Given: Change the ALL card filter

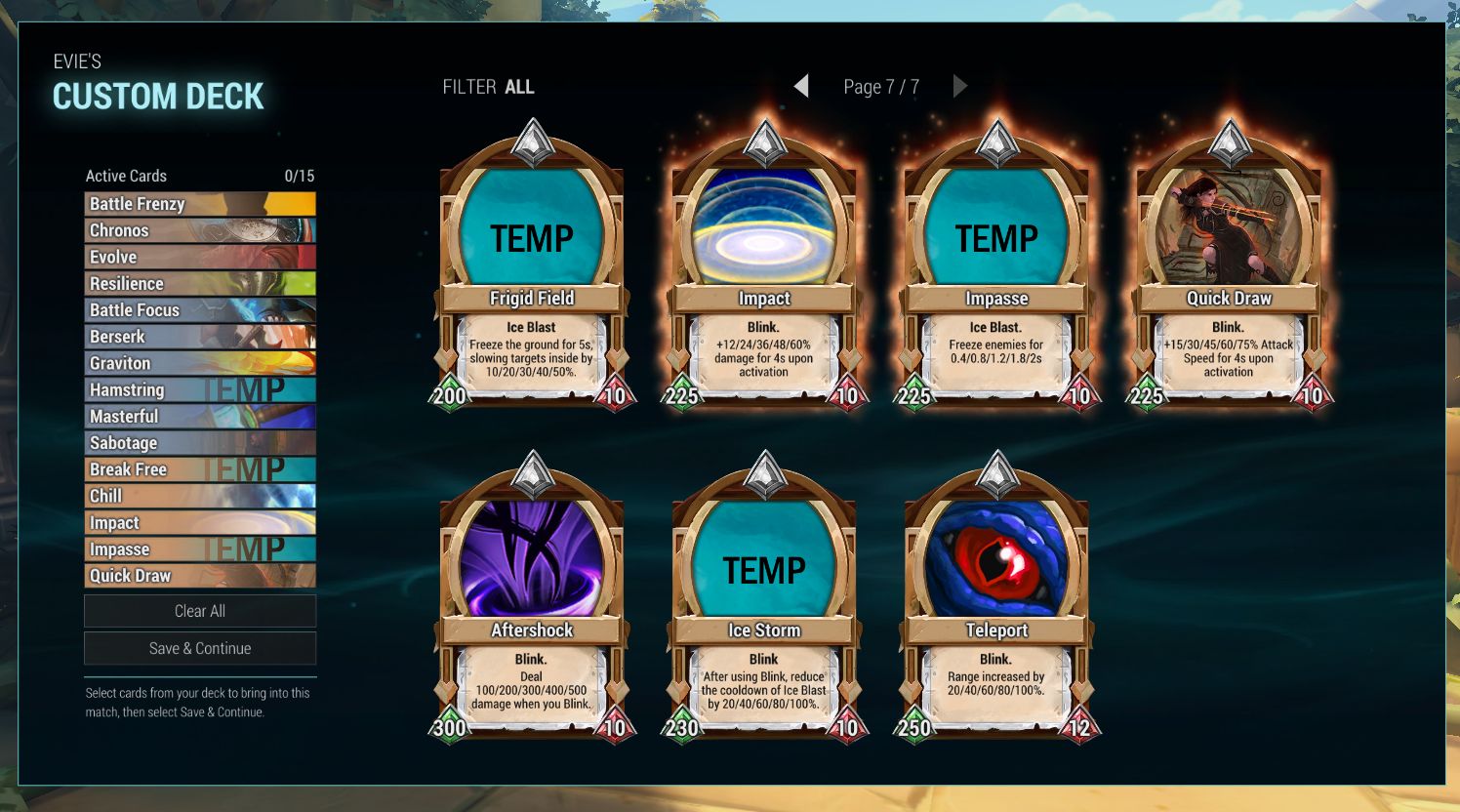Looking at the screenshot, I should point(518,87).
